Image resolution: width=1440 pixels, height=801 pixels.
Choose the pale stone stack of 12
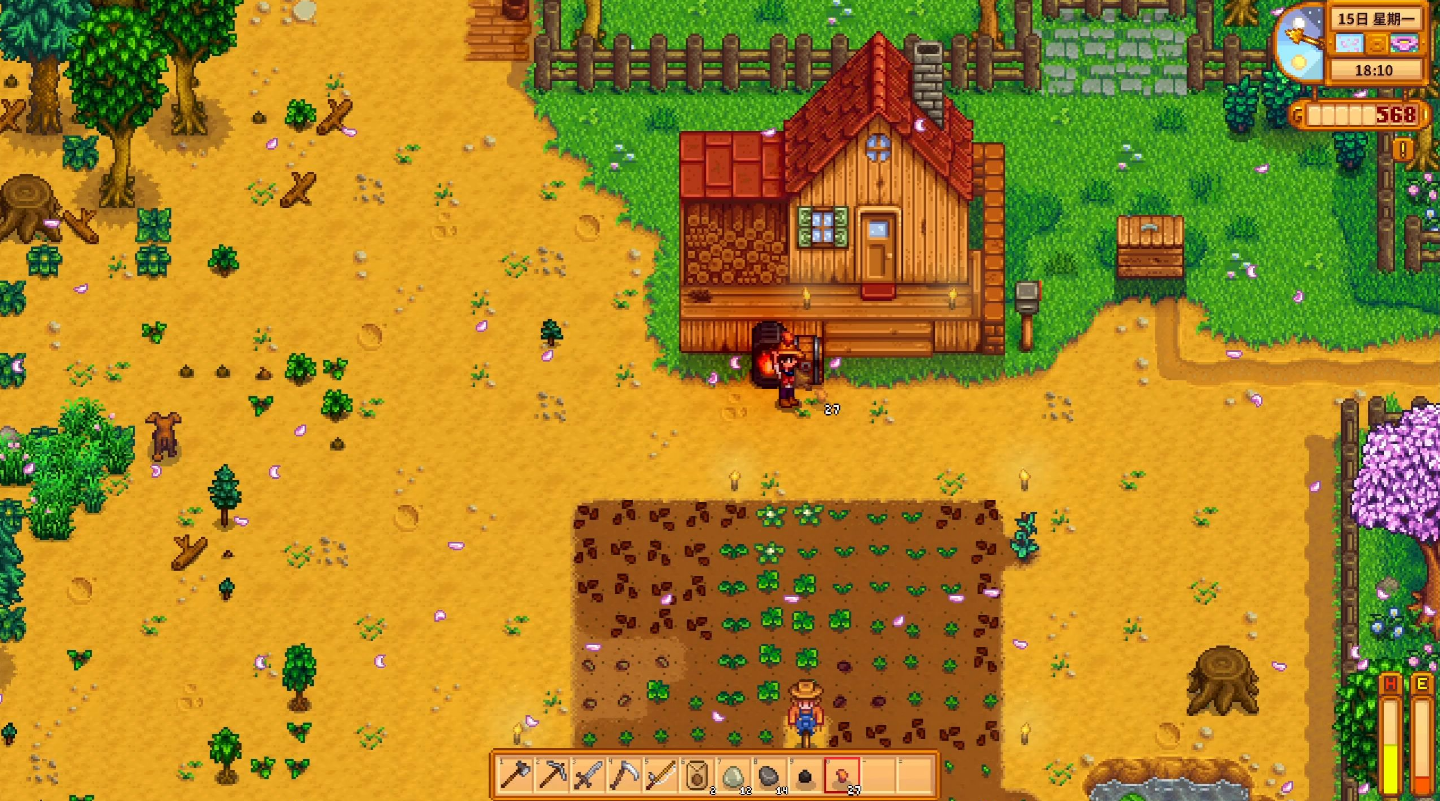[x=733, y=775]
